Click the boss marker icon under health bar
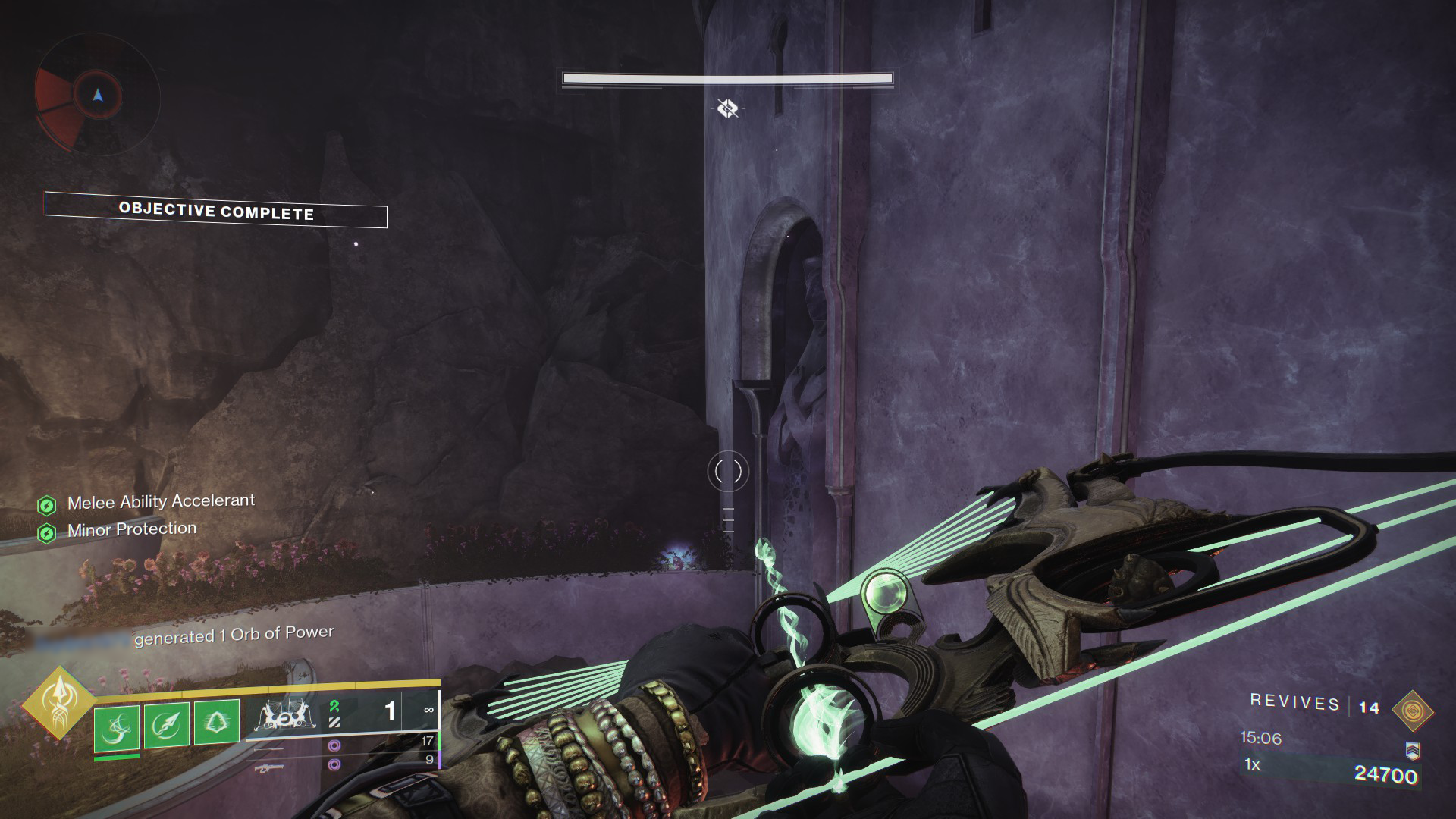The image size is (1456, 819). coord(728,108)
